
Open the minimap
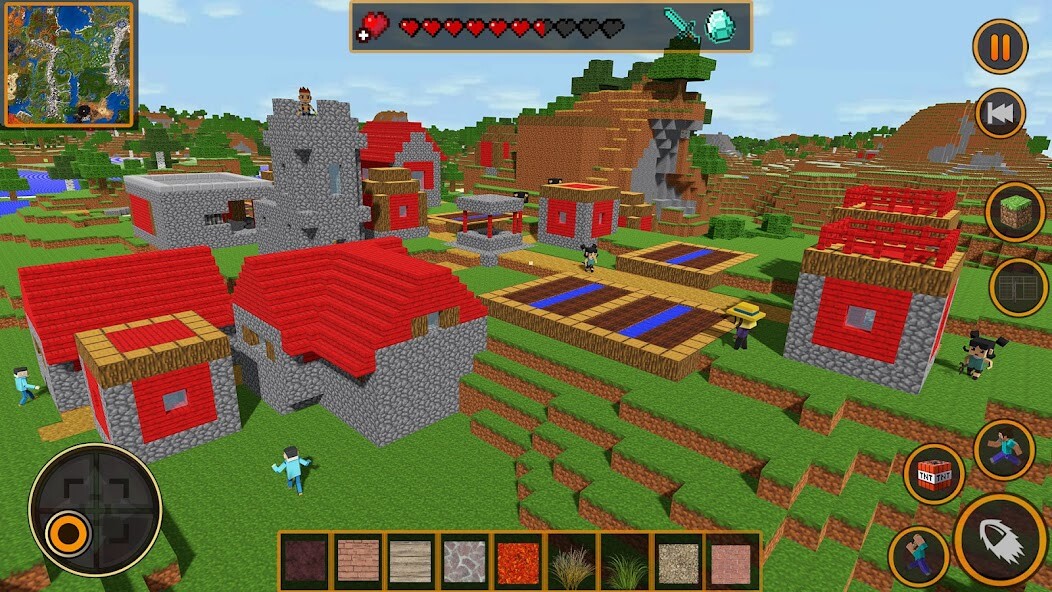pyautogui.click(x=68, y=64)
